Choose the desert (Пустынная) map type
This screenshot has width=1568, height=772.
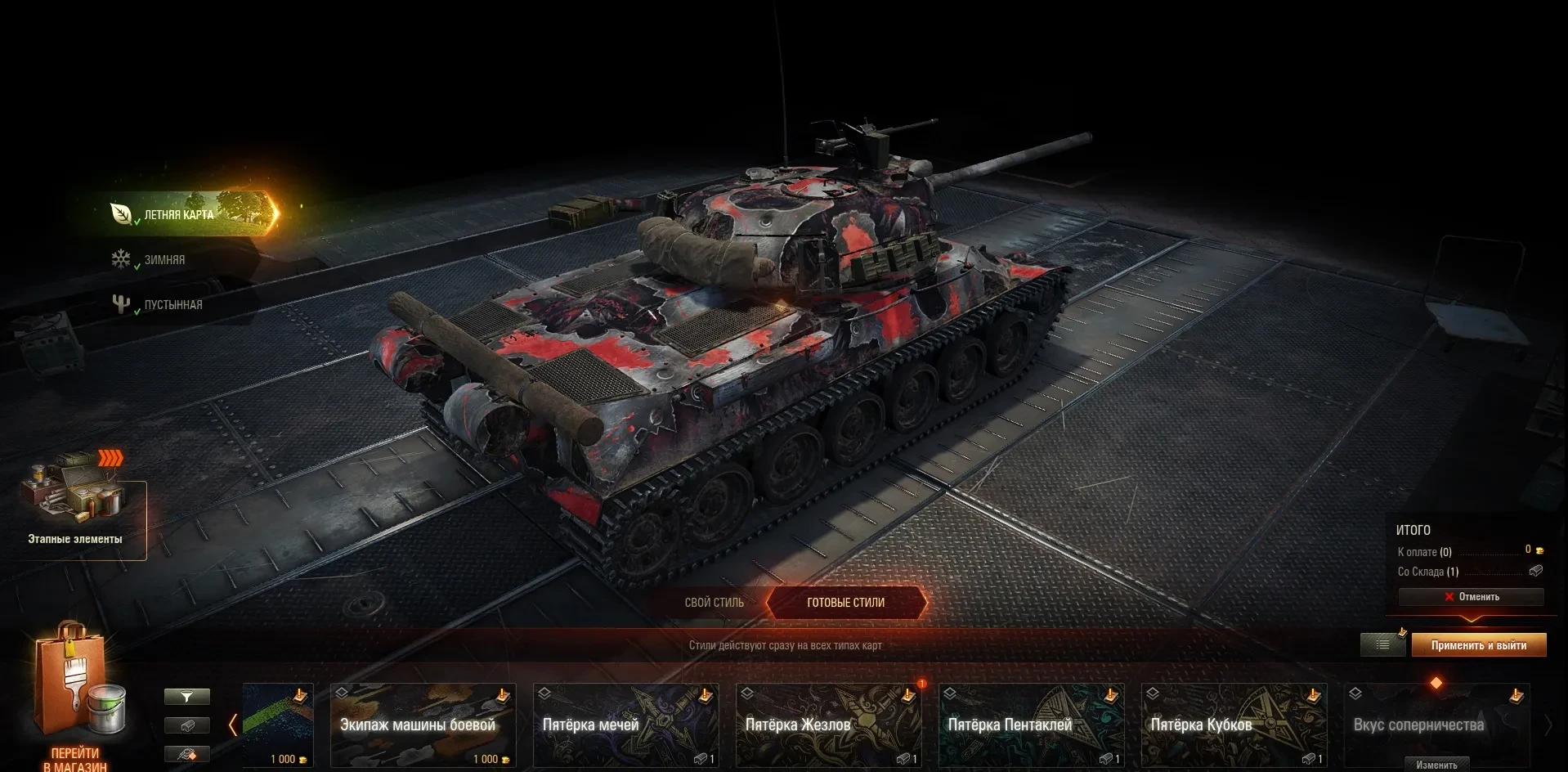click(x=172, y=305)
